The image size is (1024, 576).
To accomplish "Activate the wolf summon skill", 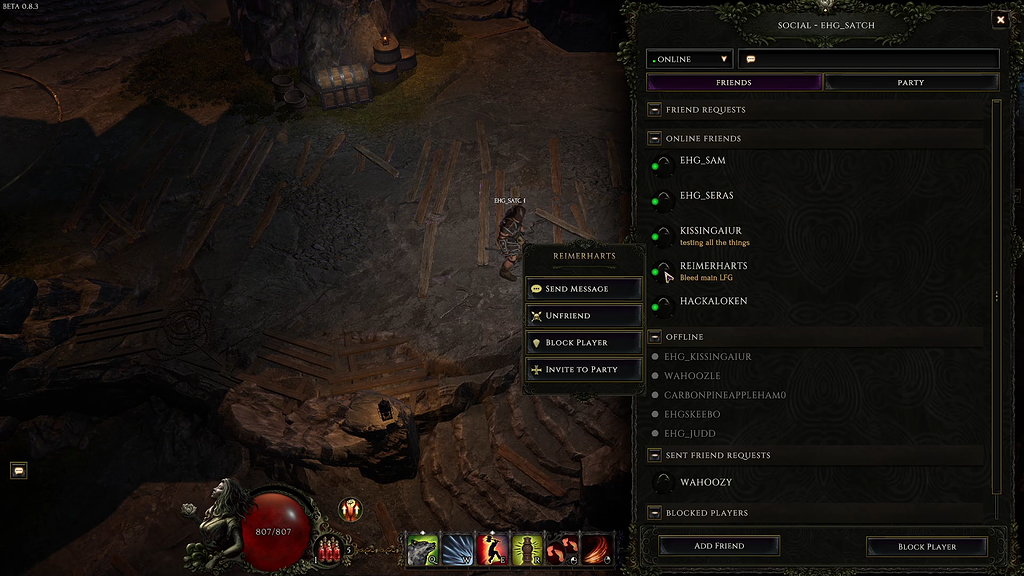I will [422, 548].
